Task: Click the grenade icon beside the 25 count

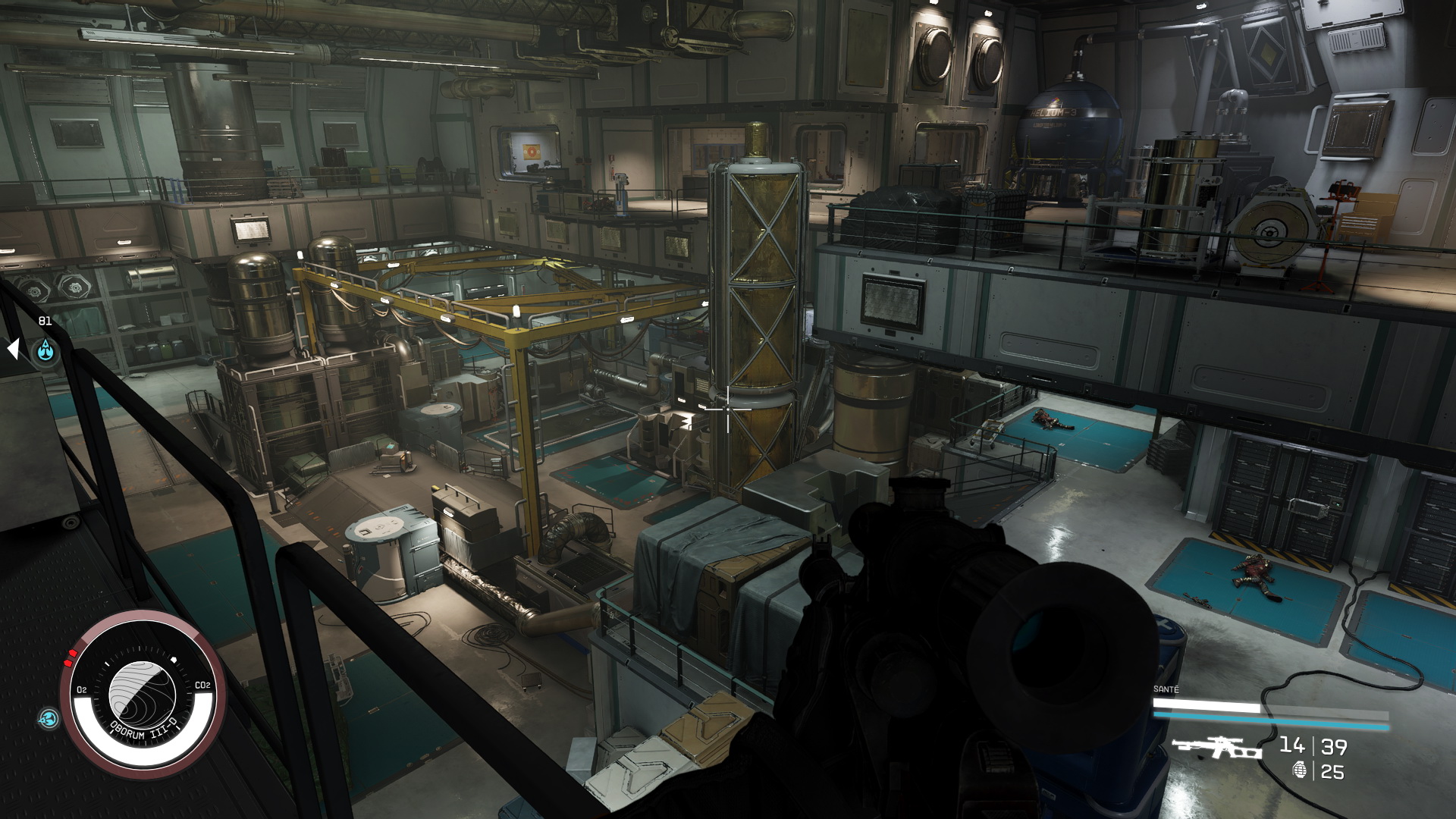Action: tap(1300, 770)
